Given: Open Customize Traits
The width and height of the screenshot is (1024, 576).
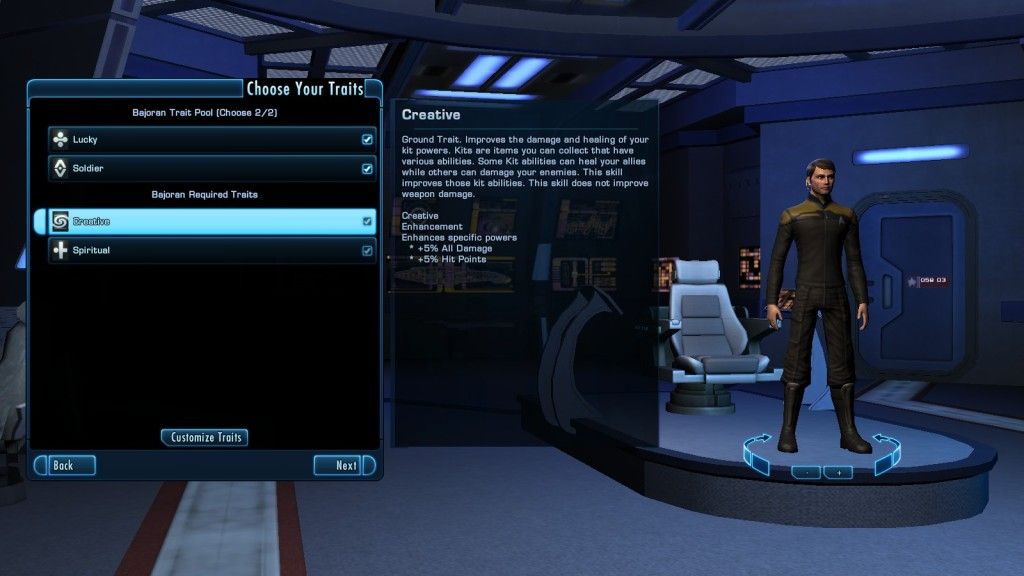Looking at the screenshot, I should click(x=204, y=437).
